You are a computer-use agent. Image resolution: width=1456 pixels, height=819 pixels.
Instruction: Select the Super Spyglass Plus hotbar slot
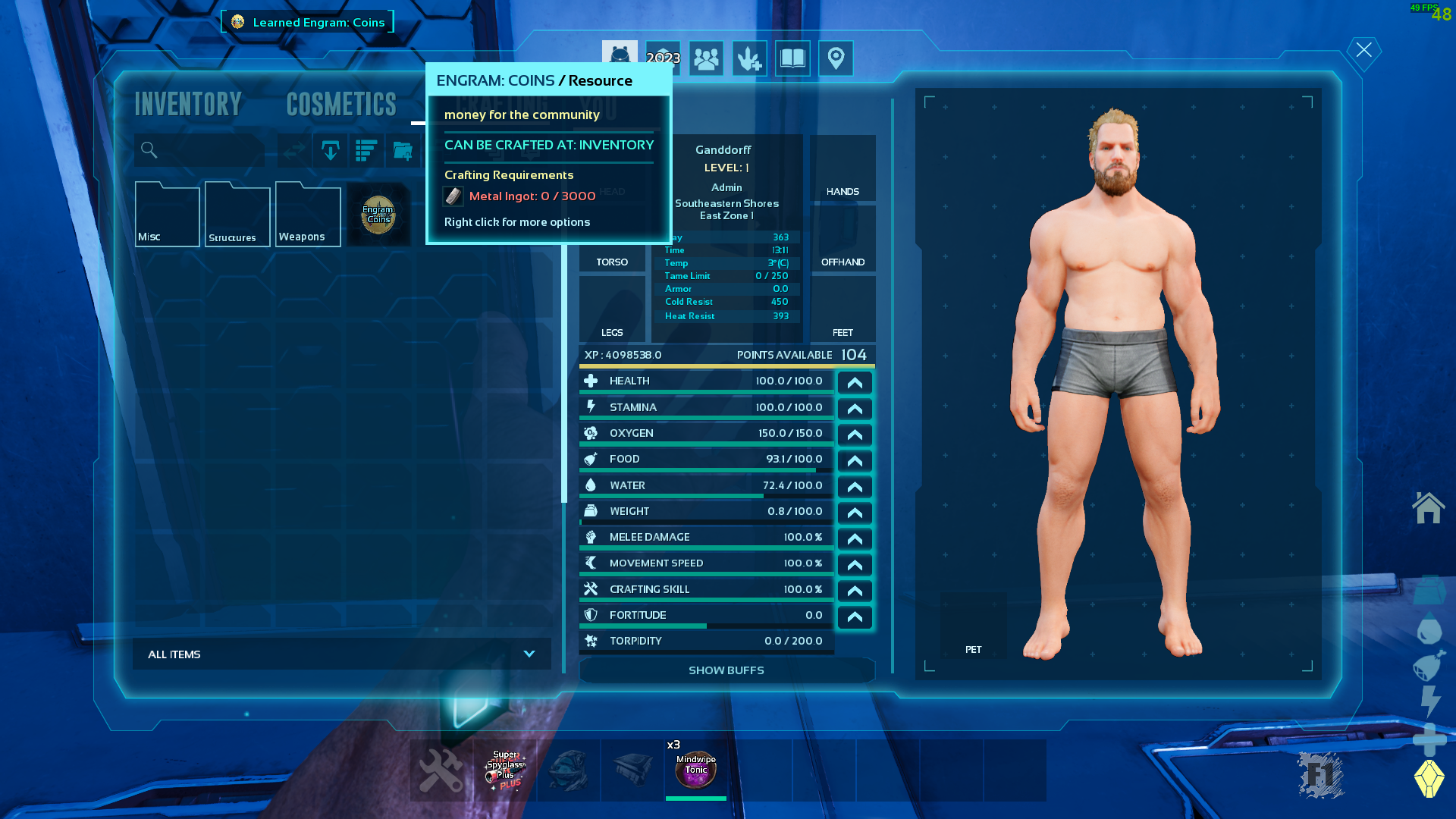click(x=505, y=770)
